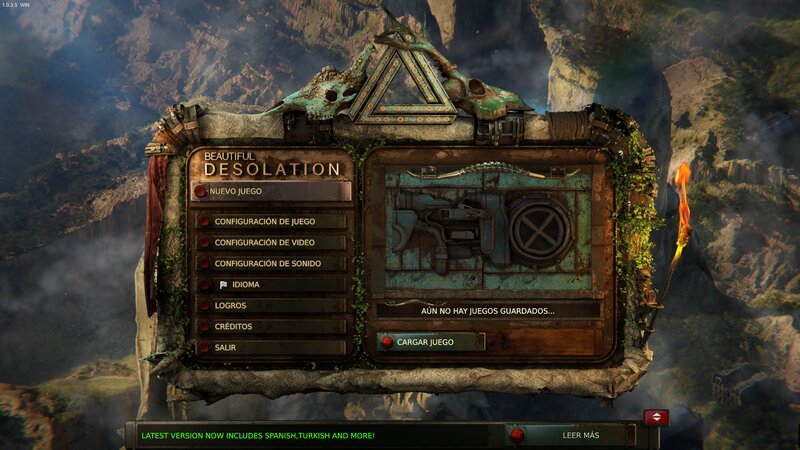This screenshot has width=800, height=450.
Task: Click Leer Más in the news bar
Action: pos(570,435)
